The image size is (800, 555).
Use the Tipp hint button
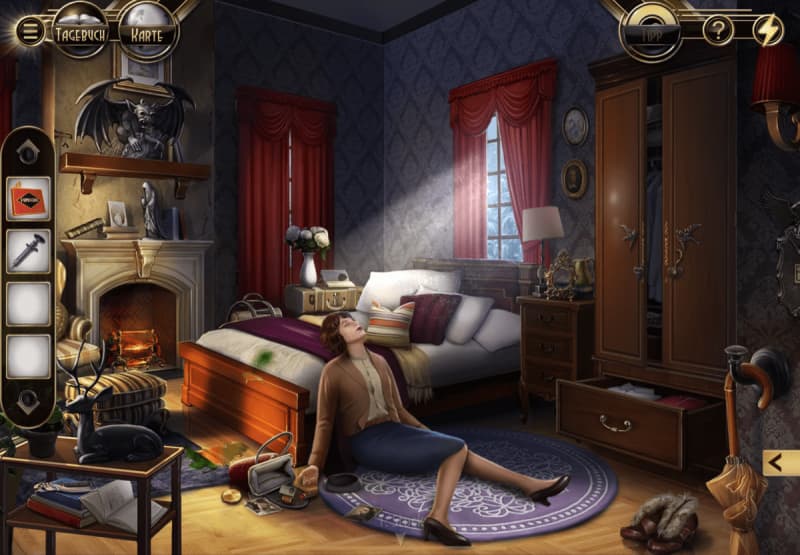pyautogui.click(x=654, y=30)
